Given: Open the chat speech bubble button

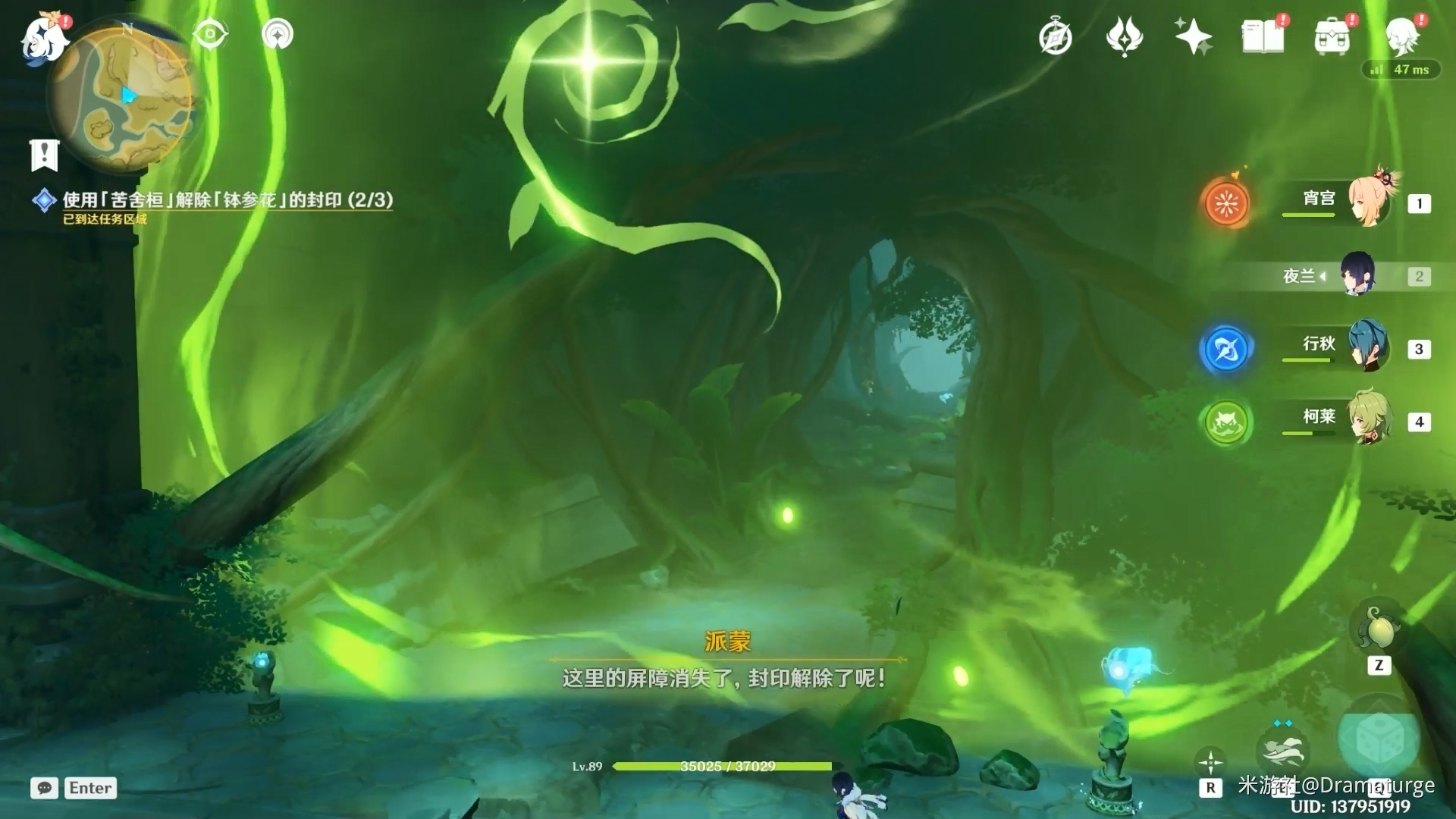Looking at the screenshot, I should [x=44, y=788].
